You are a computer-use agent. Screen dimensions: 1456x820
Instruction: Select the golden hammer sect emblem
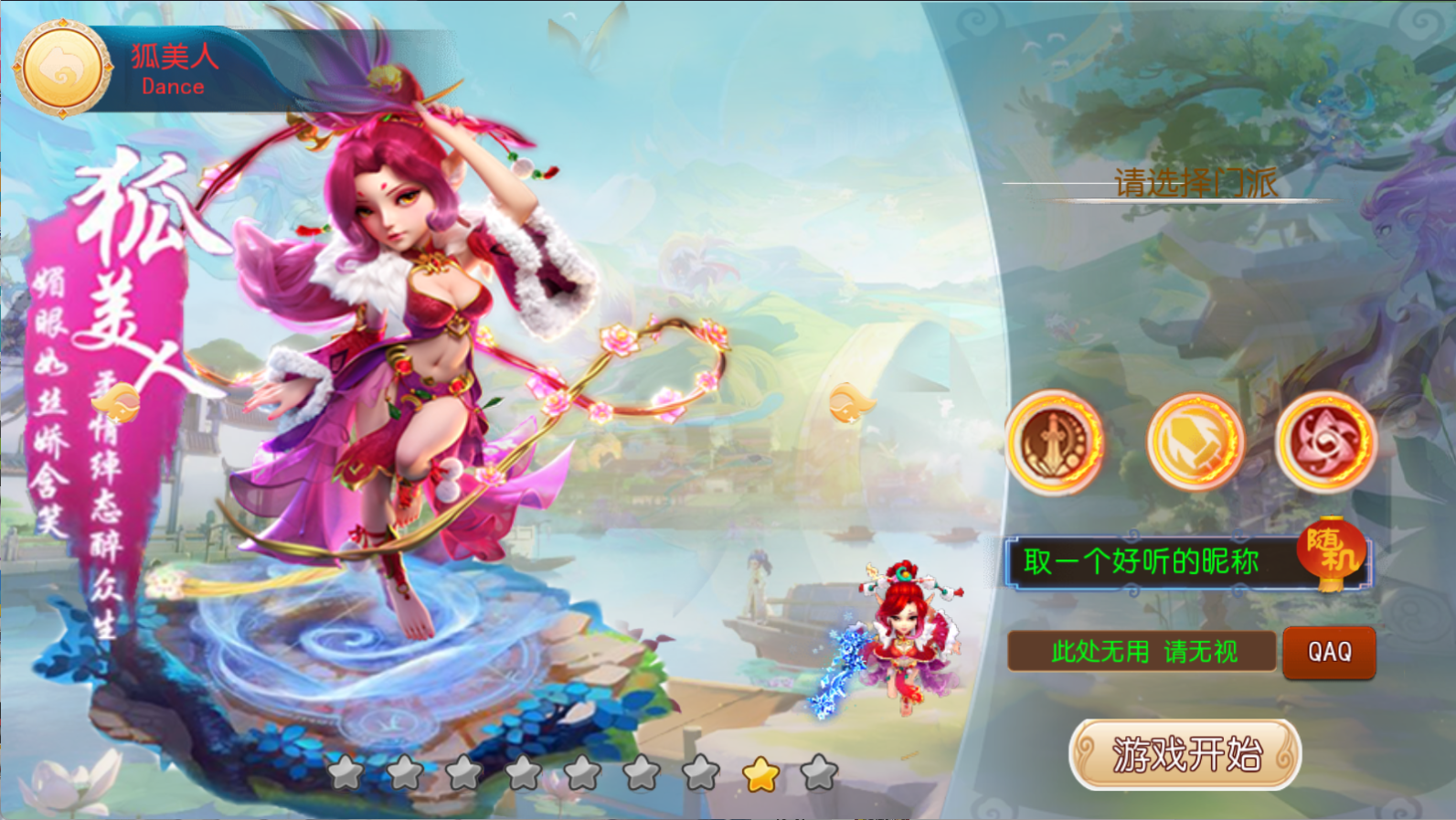click(1195, 442)
